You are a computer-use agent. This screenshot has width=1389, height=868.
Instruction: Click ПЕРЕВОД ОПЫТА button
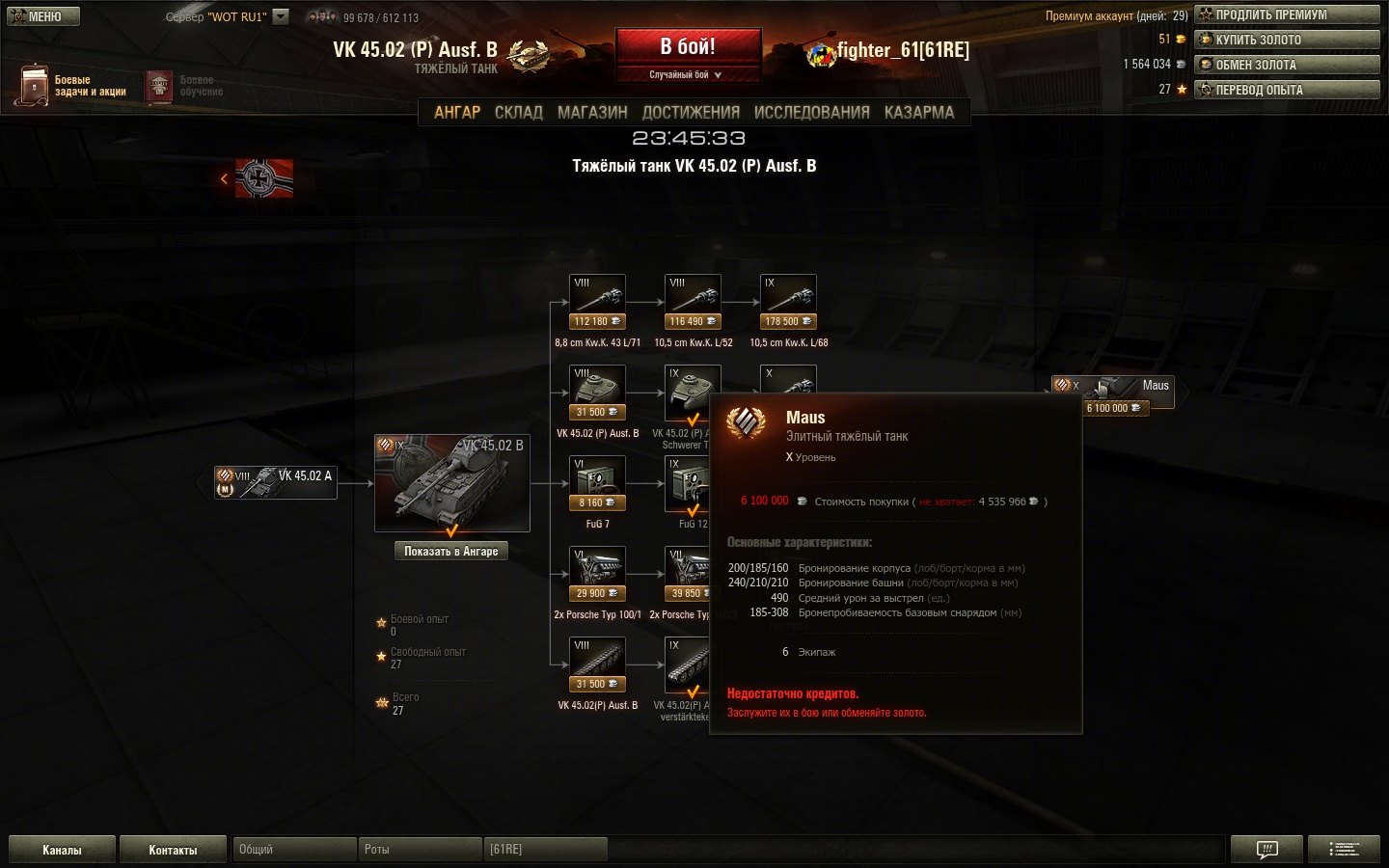tap(1287, 90)
